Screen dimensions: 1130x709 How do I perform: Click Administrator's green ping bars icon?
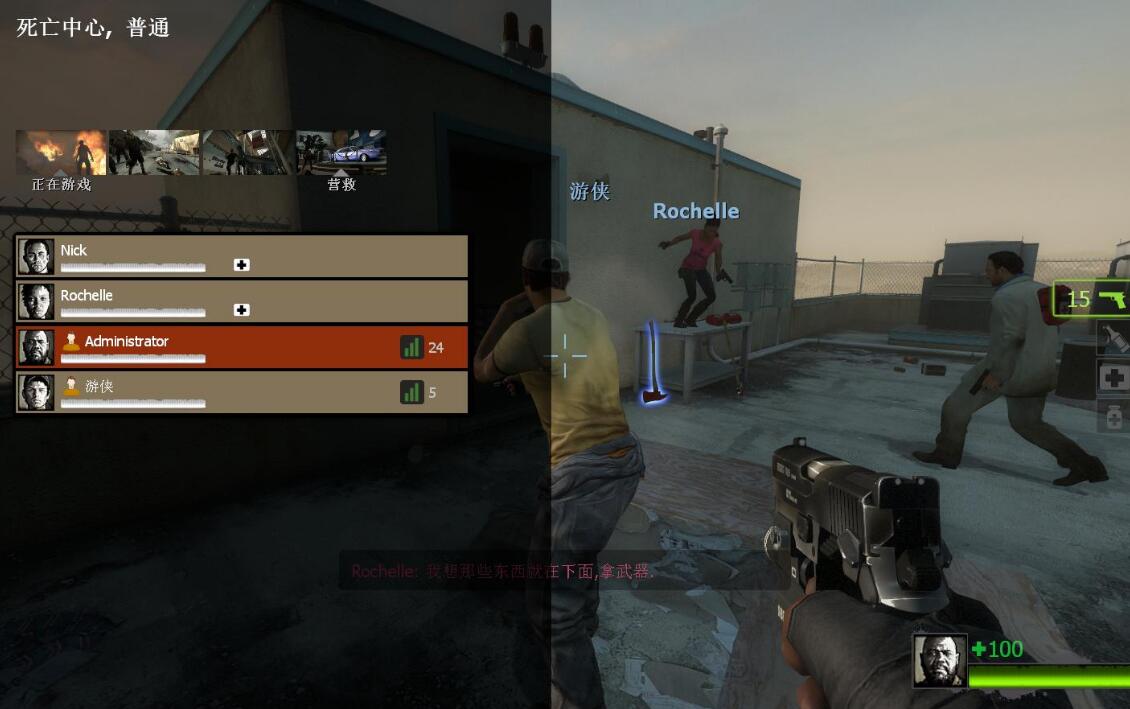point(412,347)
